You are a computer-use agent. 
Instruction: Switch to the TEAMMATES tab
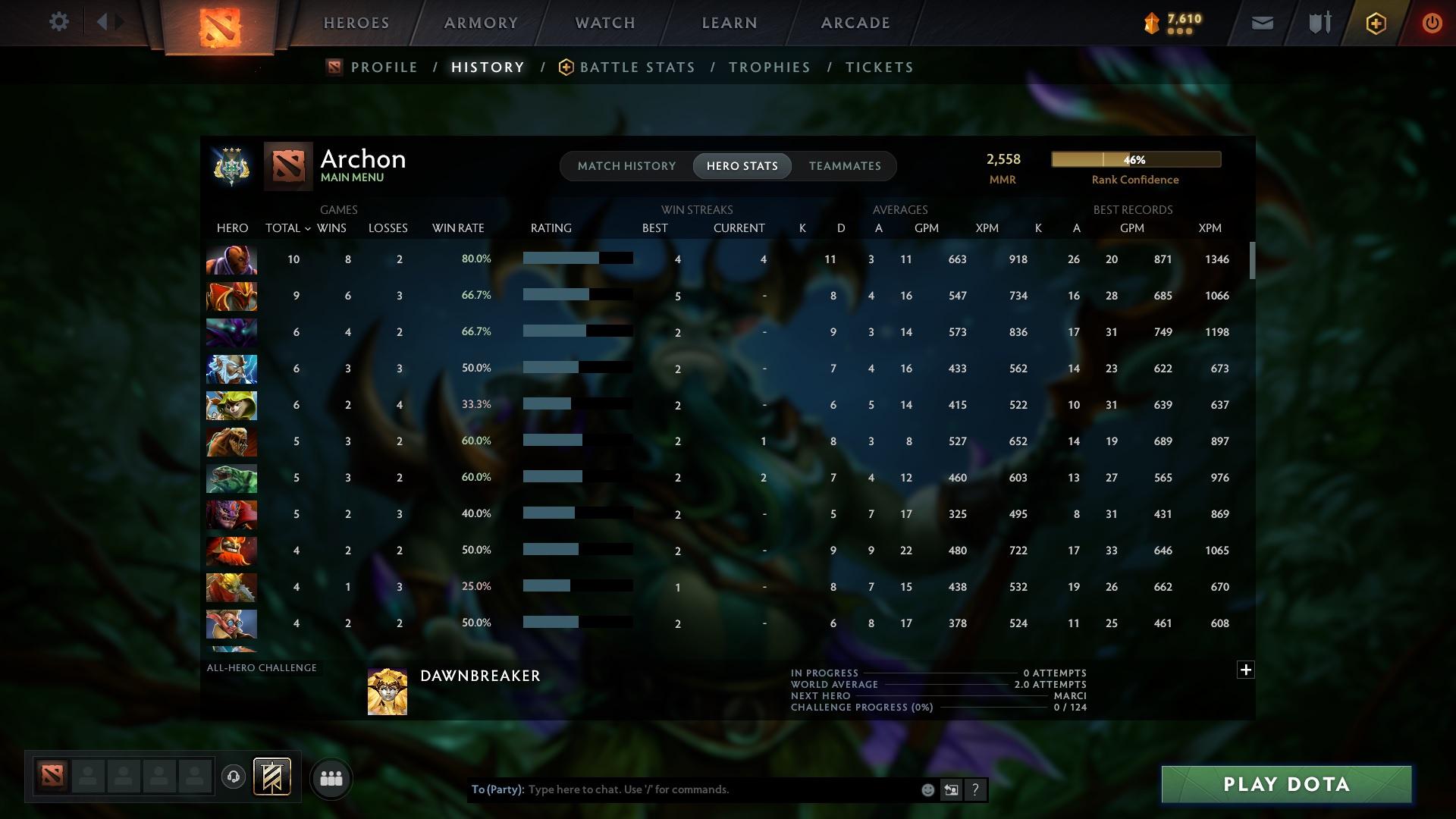click(x=844, y=165)
